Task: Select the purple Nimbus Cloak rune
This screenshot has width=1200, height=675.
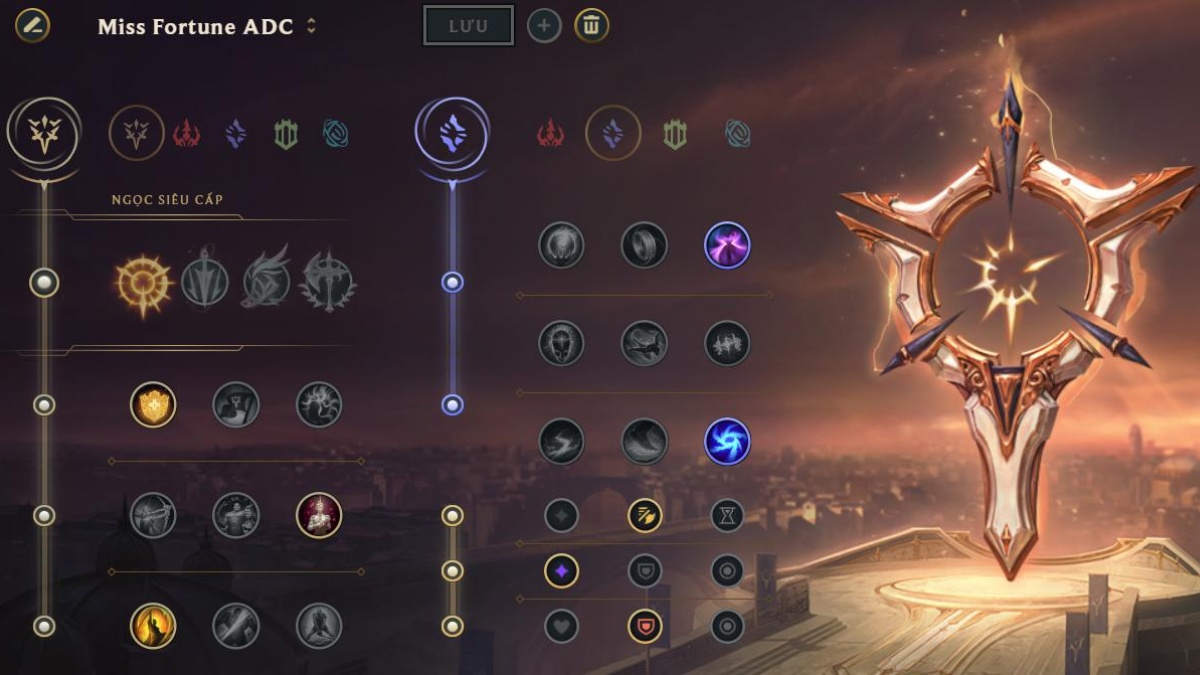Action: click(x=727, y=245)
